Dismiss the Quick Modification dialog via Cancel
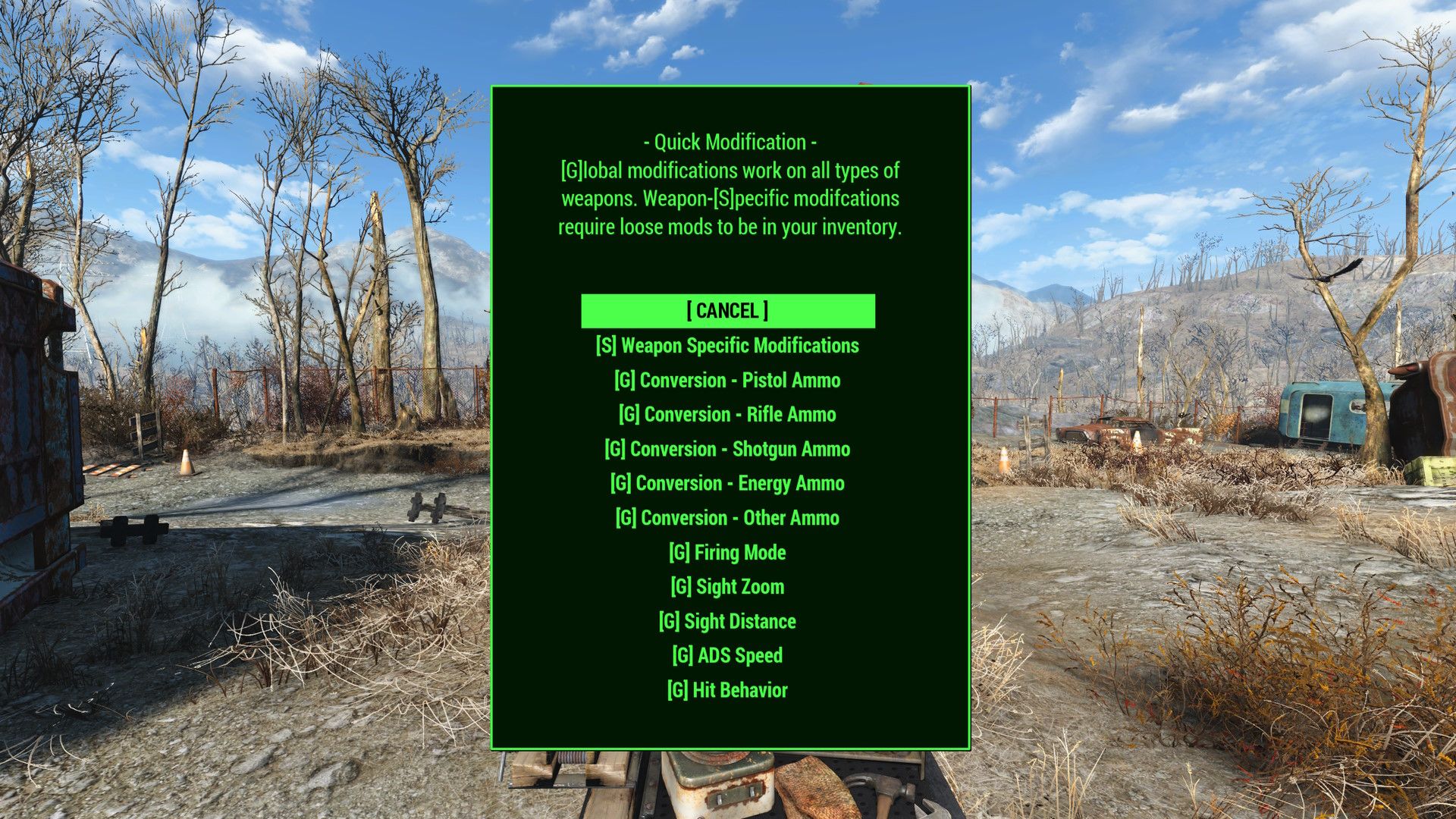Viewport: 1456px width, 819px height. [727, 310]
